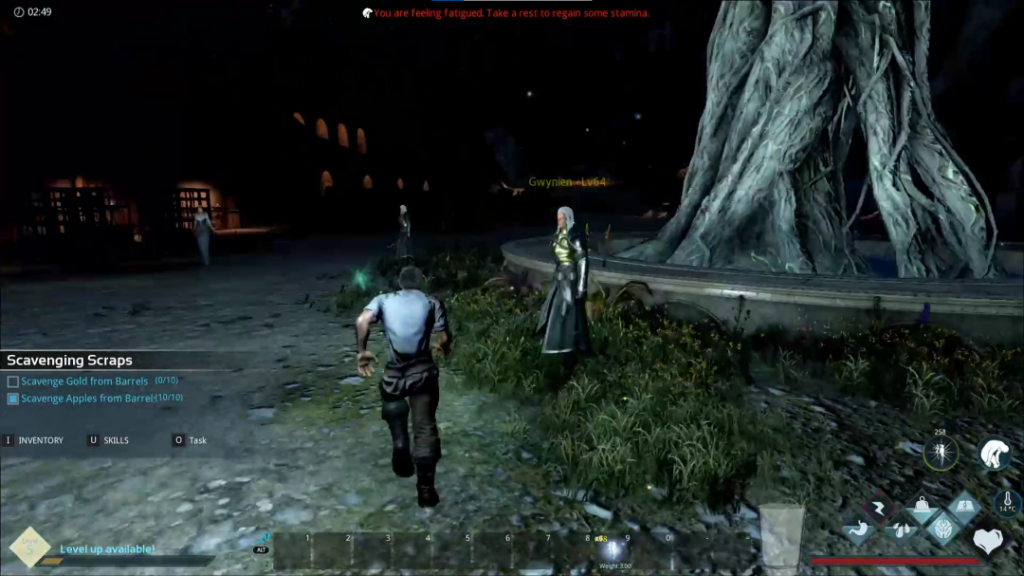Click the water drops thirst icon
1024x576 pixels.
pos(902,528)
